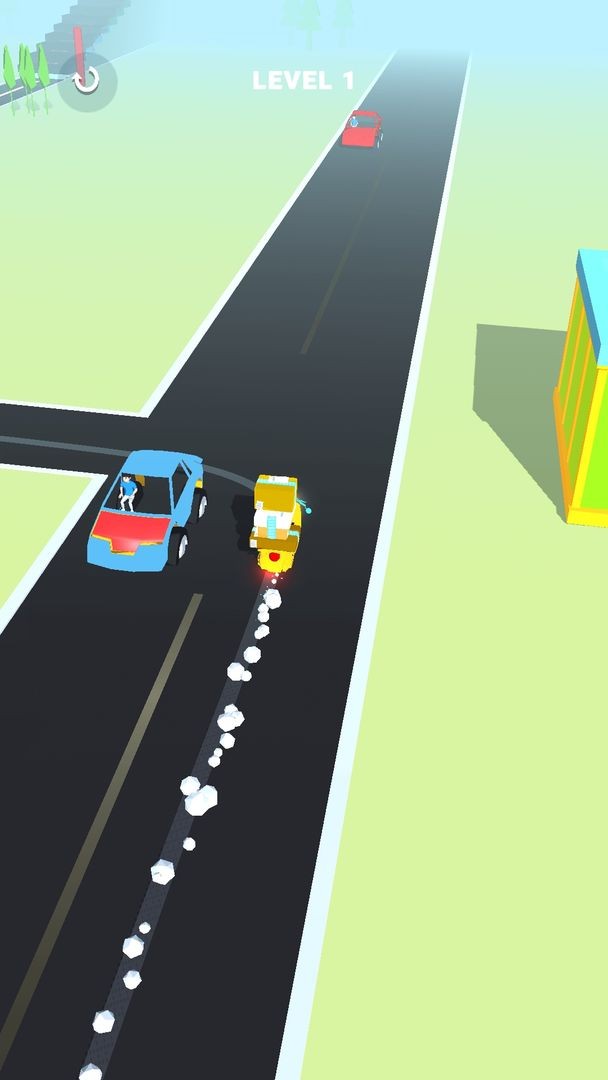Tap the circular restart arrow button
The image size is (608, 1080).
87,81
